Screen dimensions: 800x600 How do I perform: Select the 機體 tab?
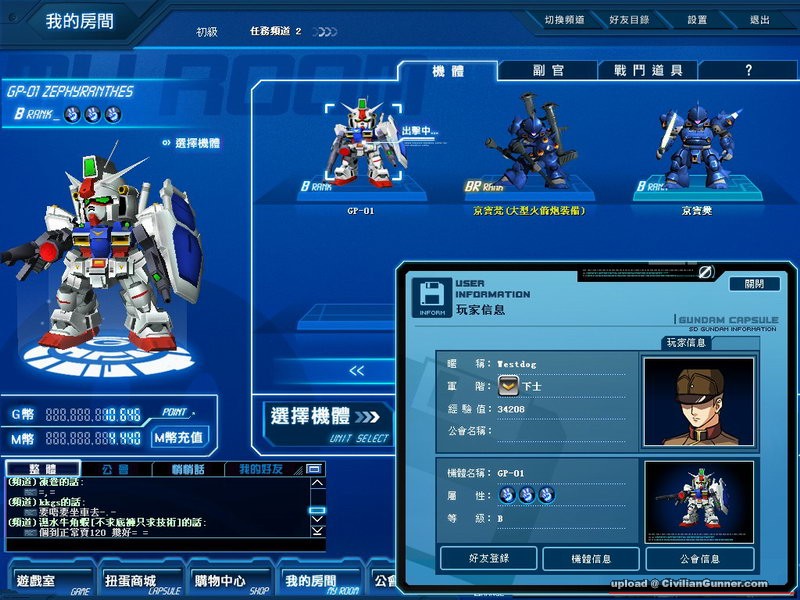tap(447, 71)
